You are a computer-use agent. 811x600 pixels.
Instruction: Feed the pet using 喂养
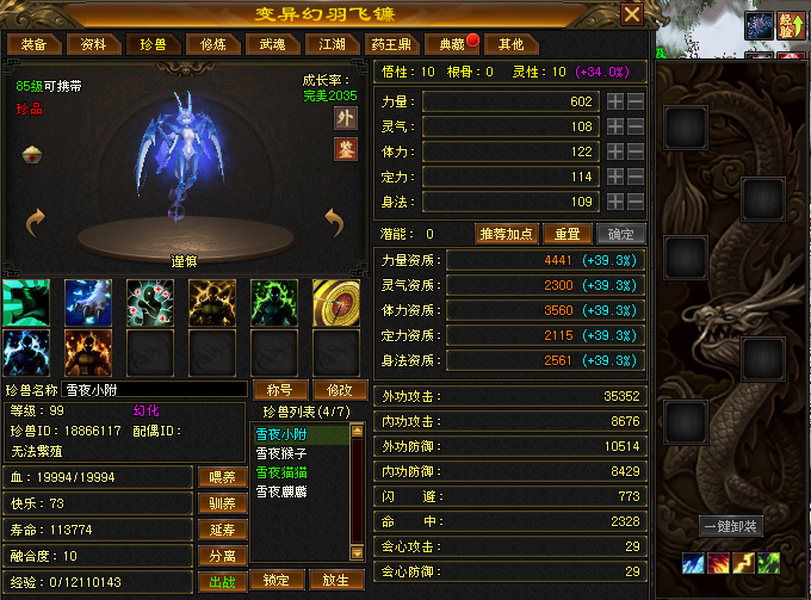pyautogui.click(x=223, y=477)
